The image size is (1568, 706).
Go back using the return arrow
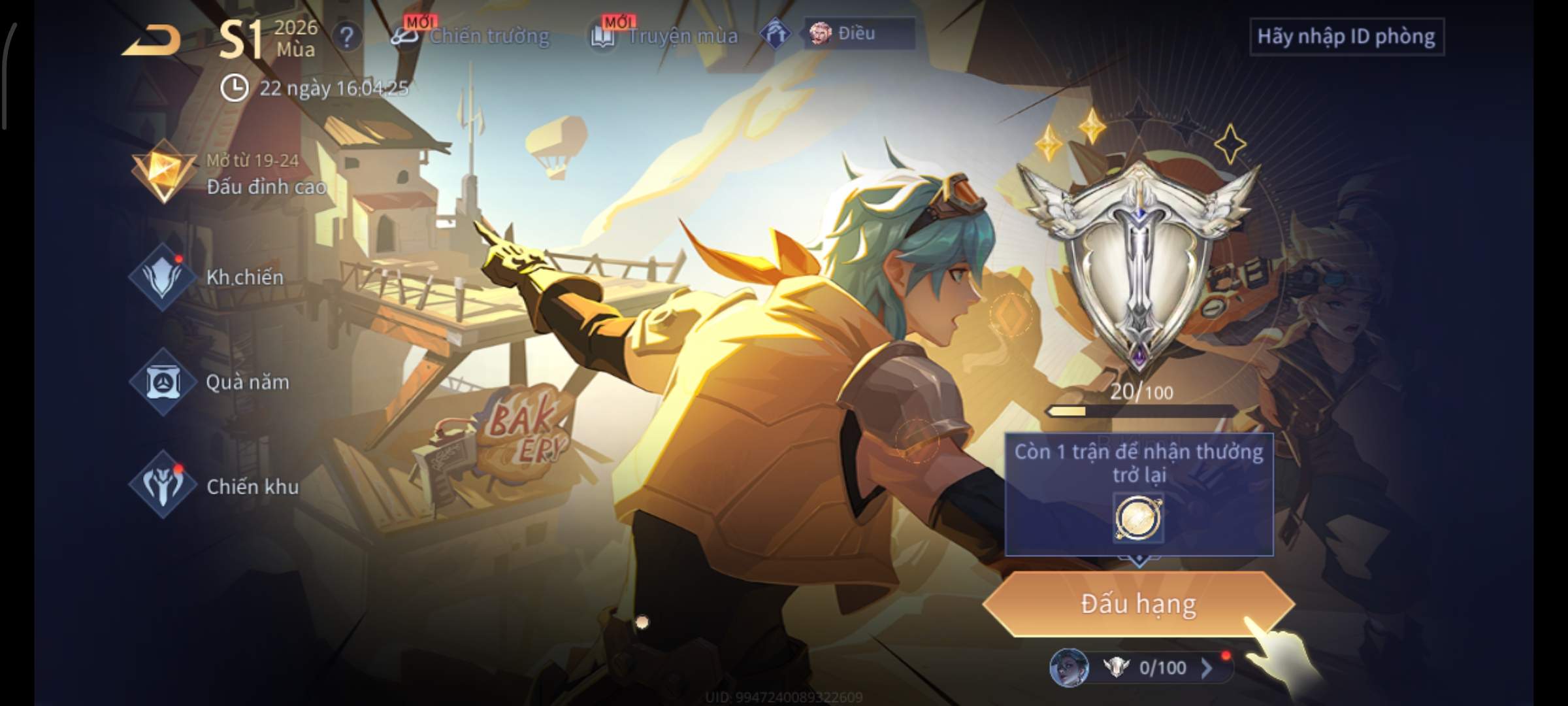152,41
